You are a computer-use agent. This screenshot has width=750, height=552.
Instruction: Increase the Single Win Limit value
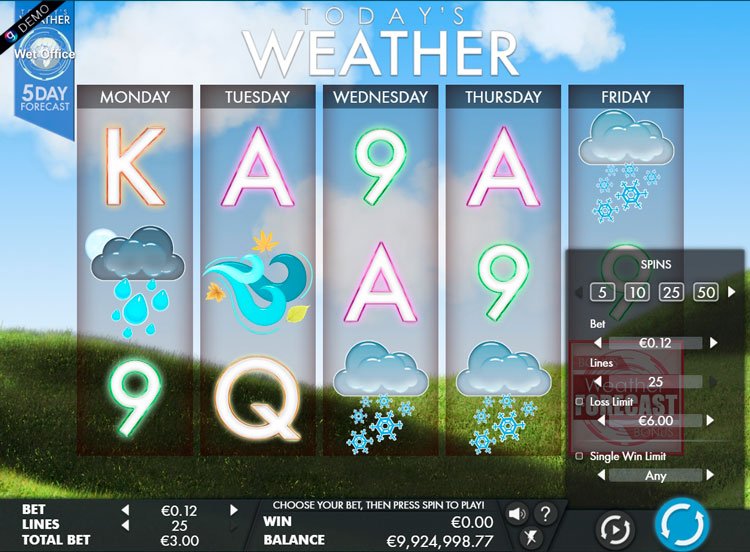(x=711, y=475)
